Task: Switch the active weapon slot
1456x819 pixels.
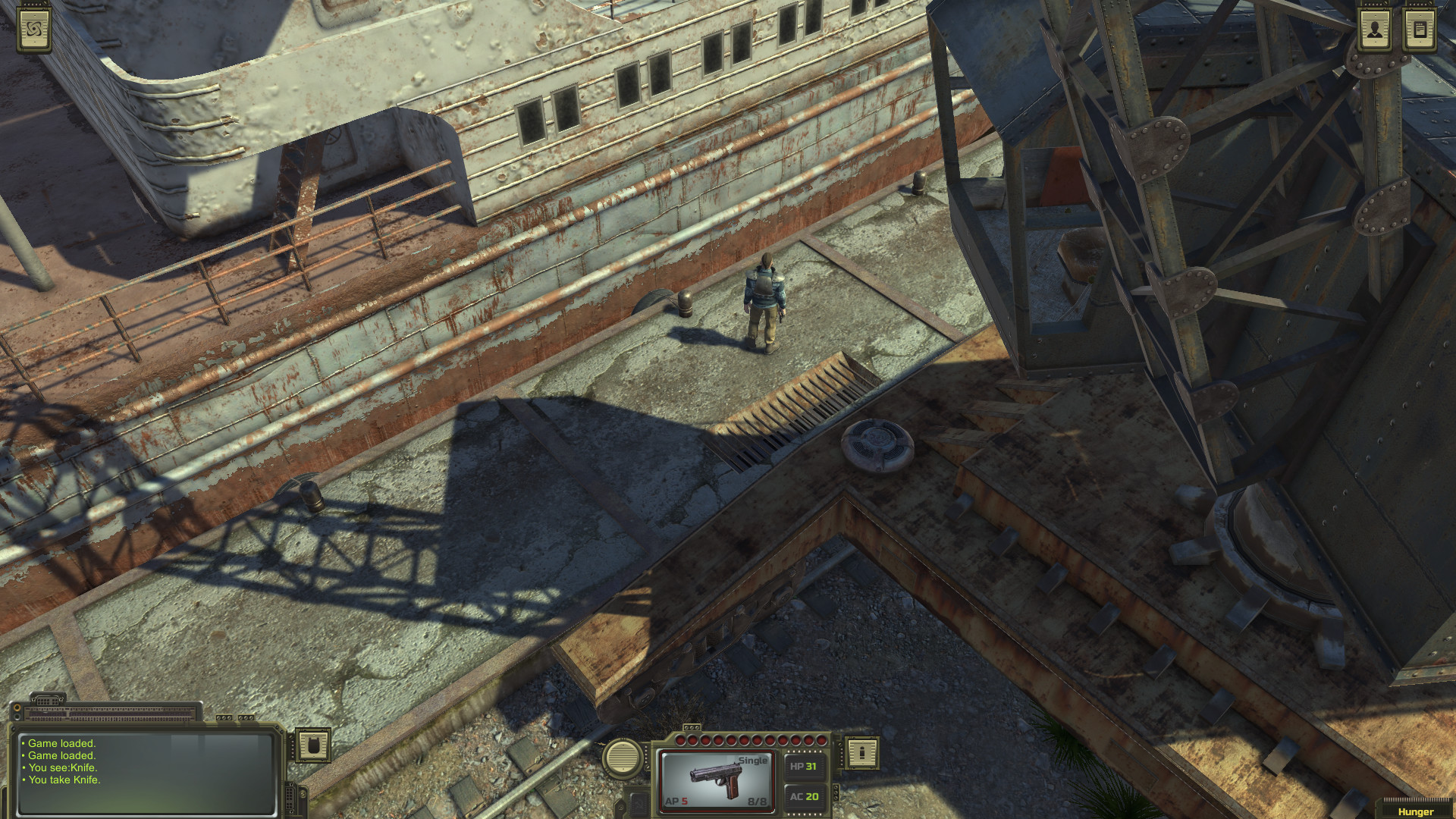Action: 757,802
